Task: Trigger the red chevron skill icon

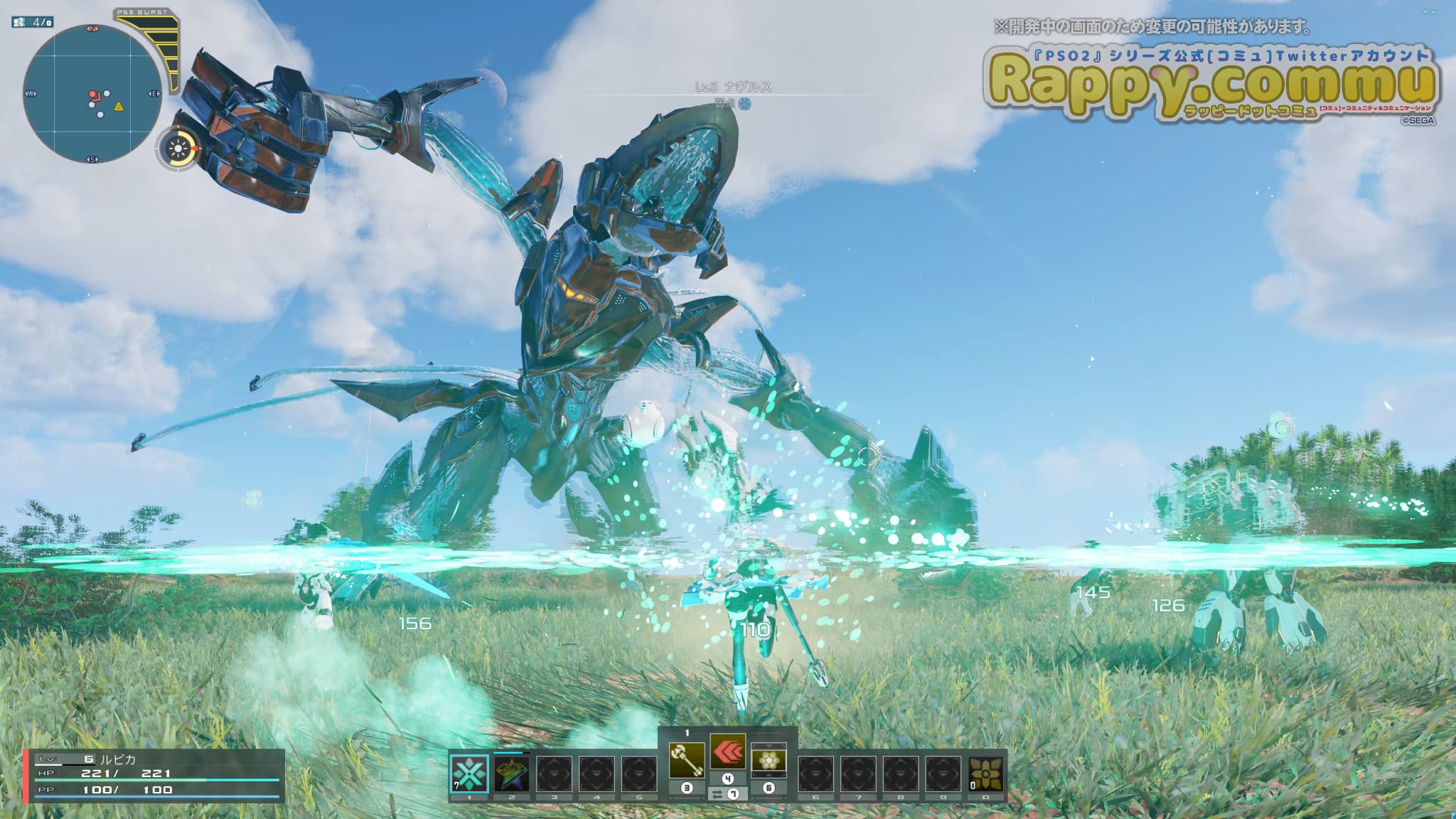Action: click(x=728, y=752)
